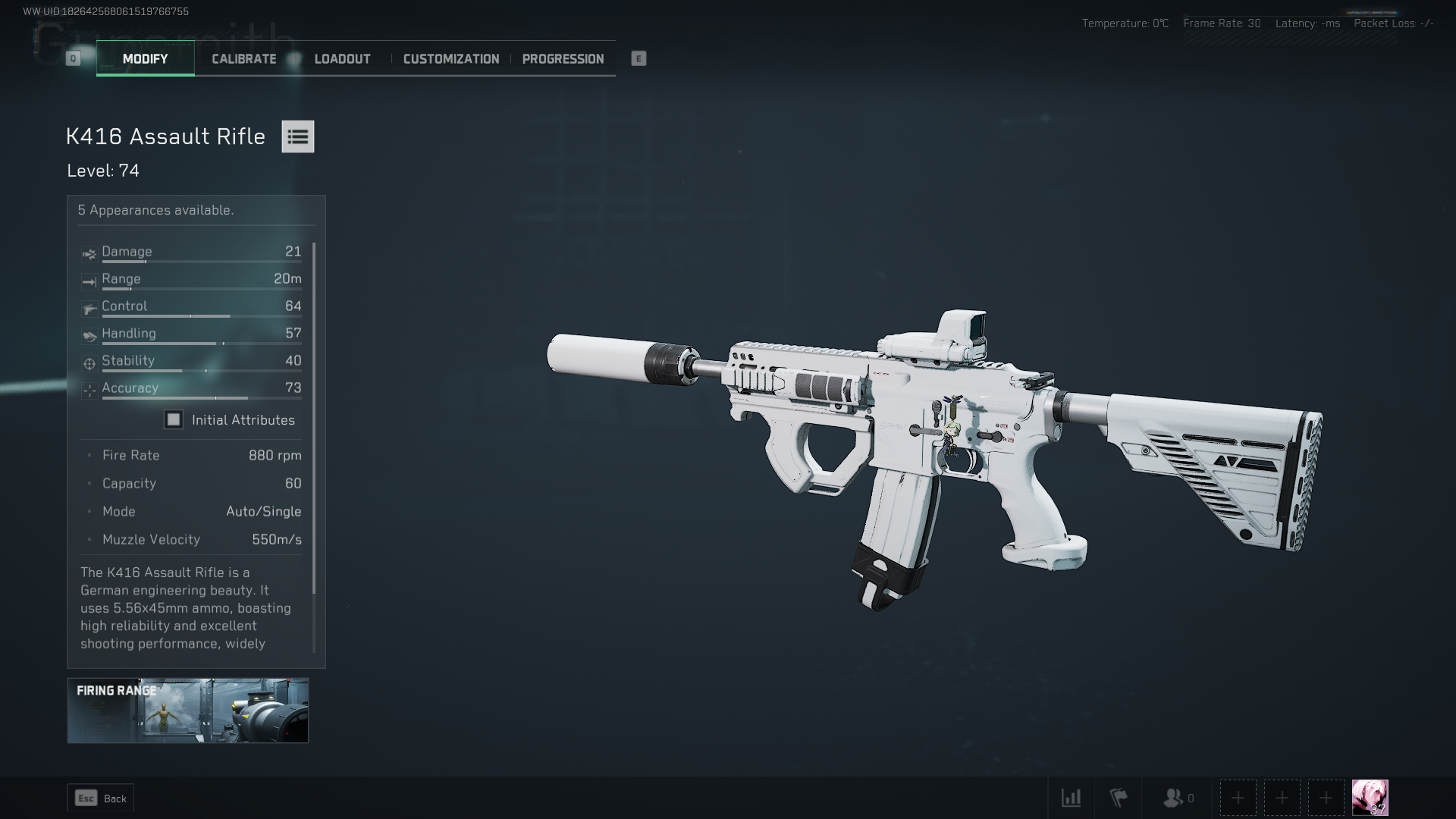Click the flag report icon
Image resolution: width=1456 pixels, height=819 pixels.
(1119, 798)
